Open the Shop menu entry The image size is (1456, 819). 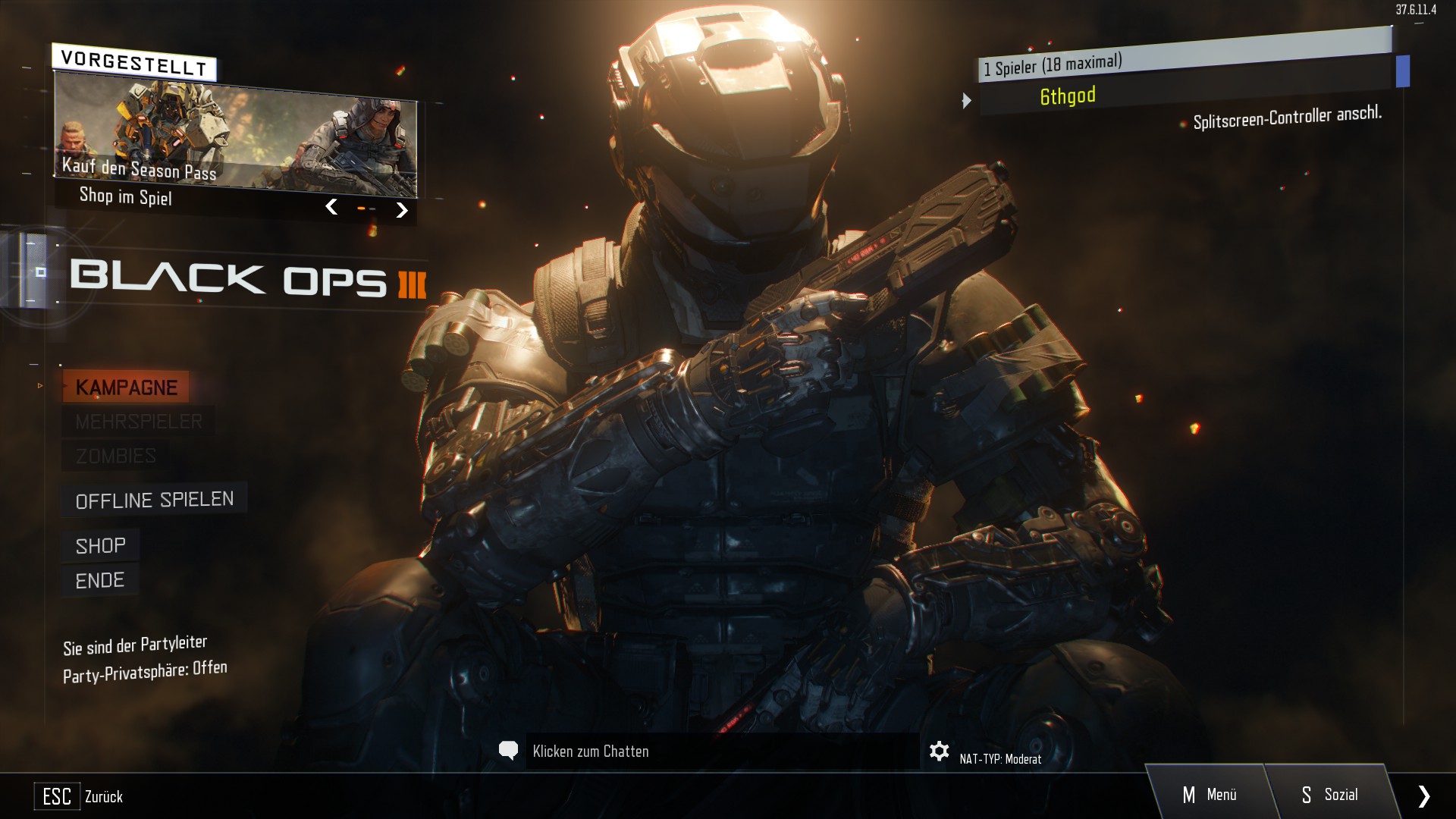[x=100, y=545]
